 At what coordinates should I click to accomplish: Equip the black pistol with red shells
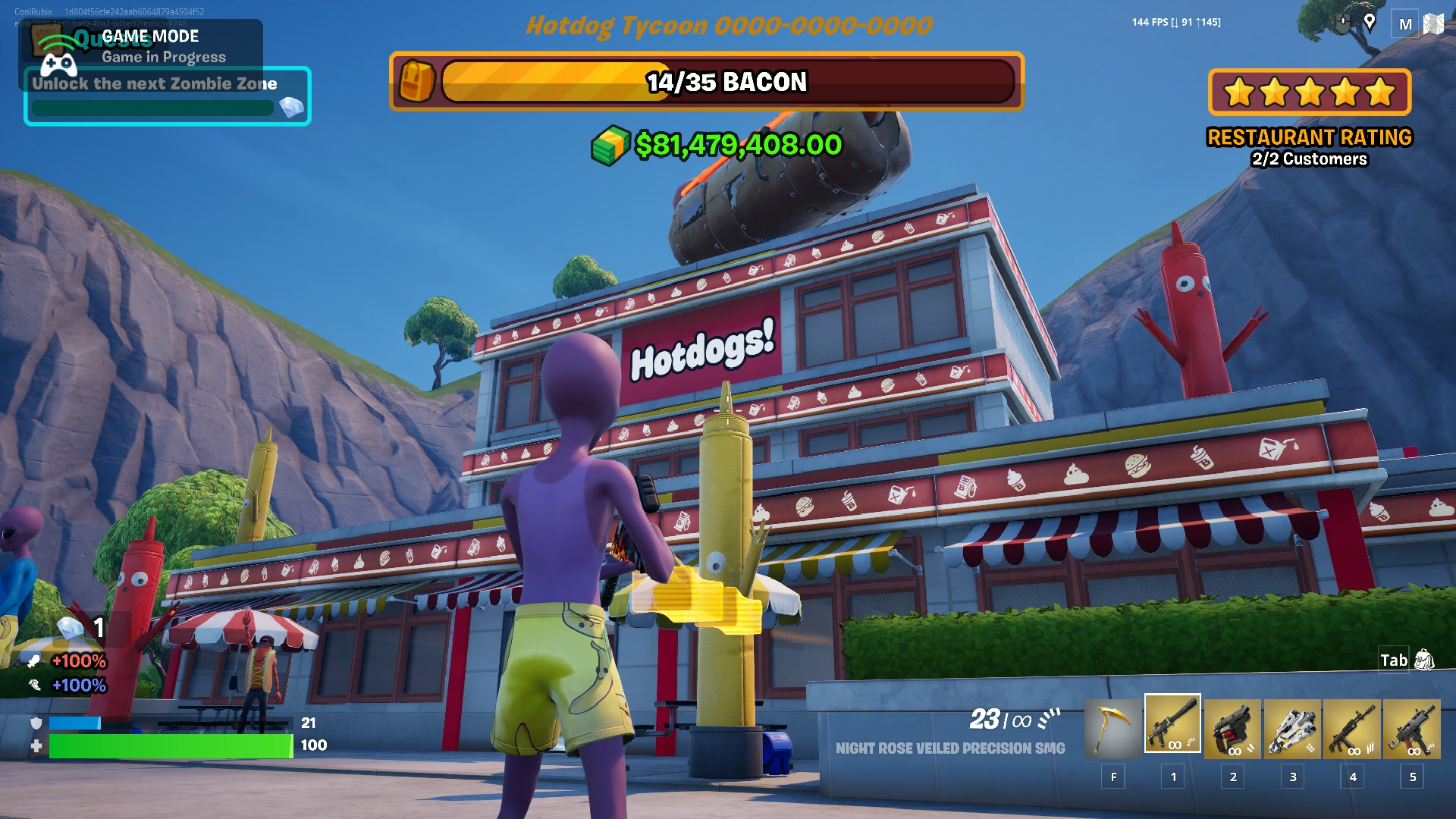click(1232, 728)
